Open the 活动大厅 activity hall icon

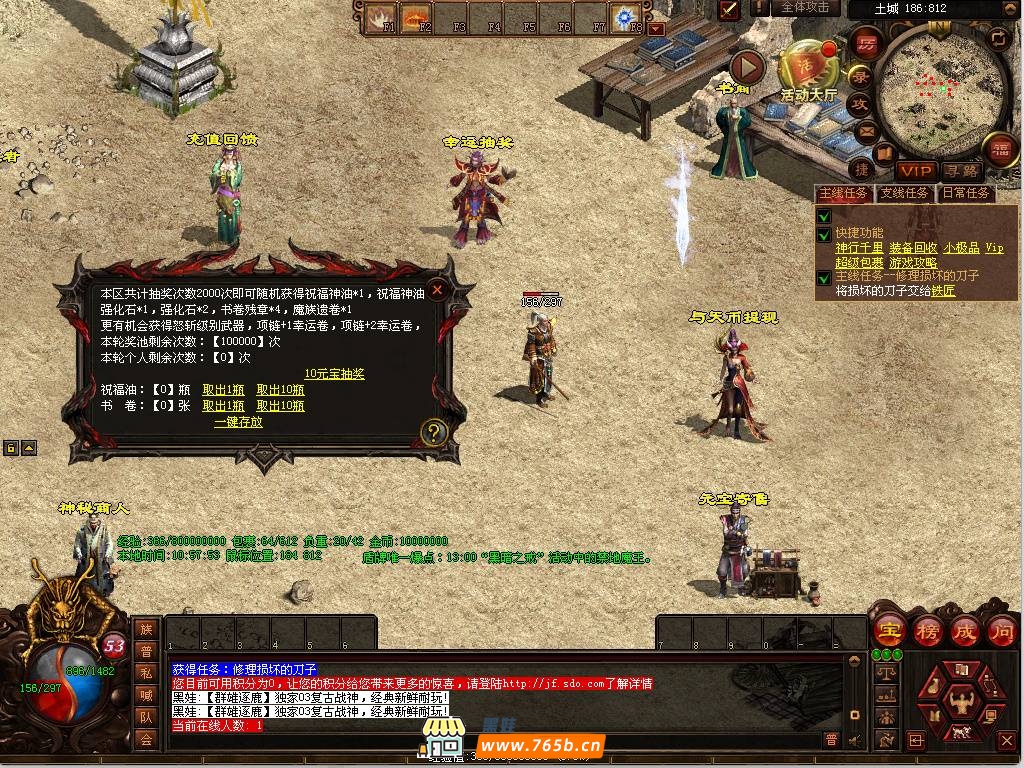tap(808, 68)
